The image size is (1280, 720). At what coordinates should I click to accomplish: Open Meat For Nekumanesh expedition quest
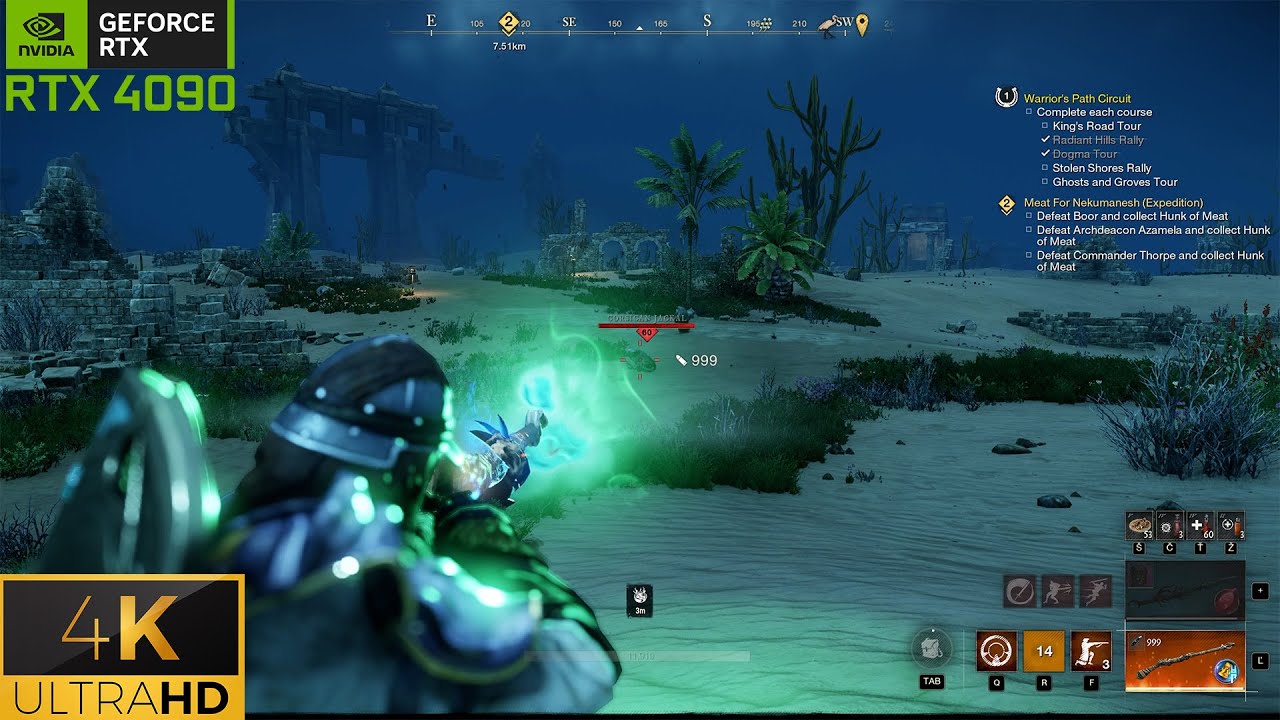(x=1113, y=202)
